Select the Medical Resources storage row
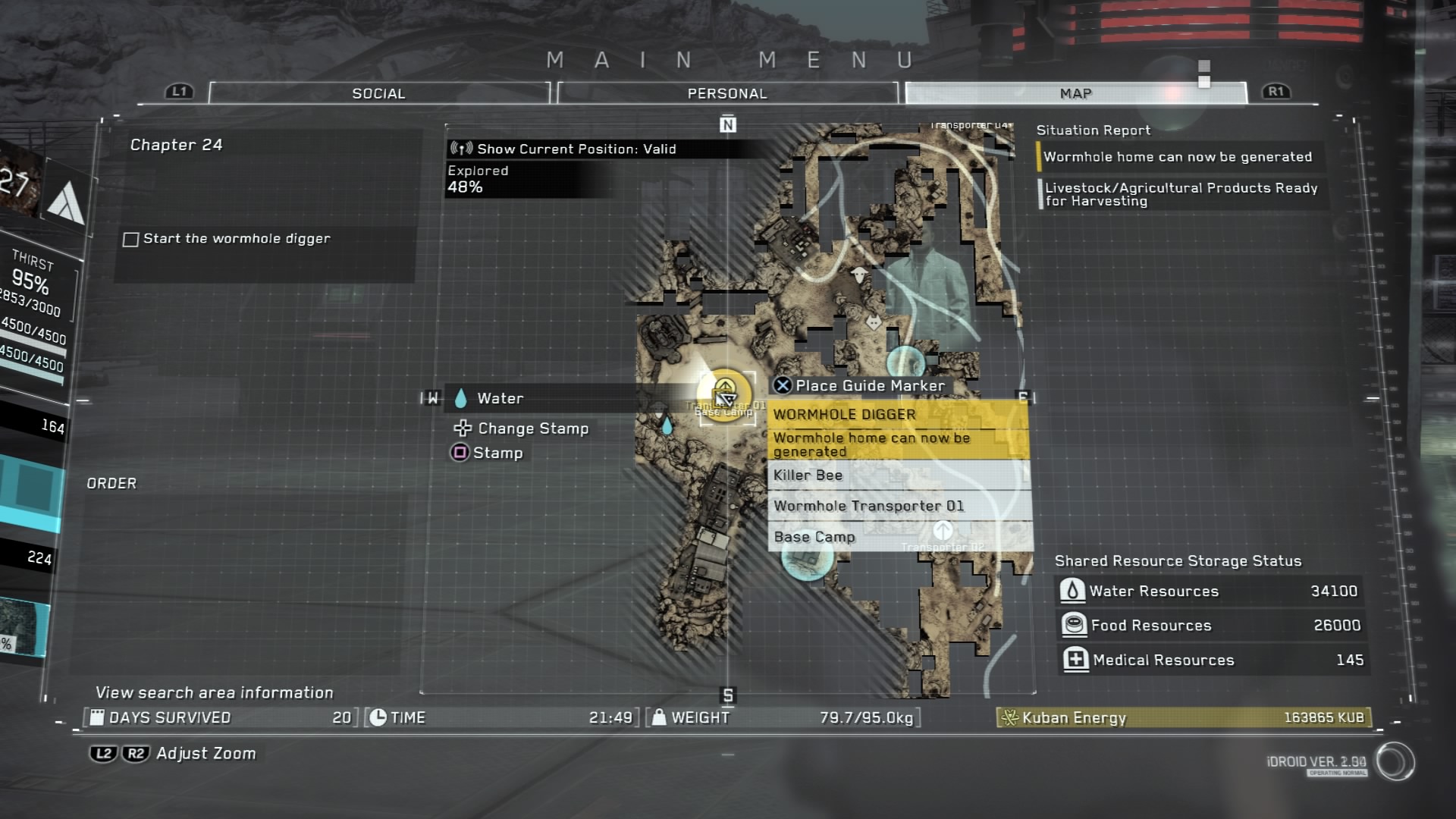 click(1209, 660)
